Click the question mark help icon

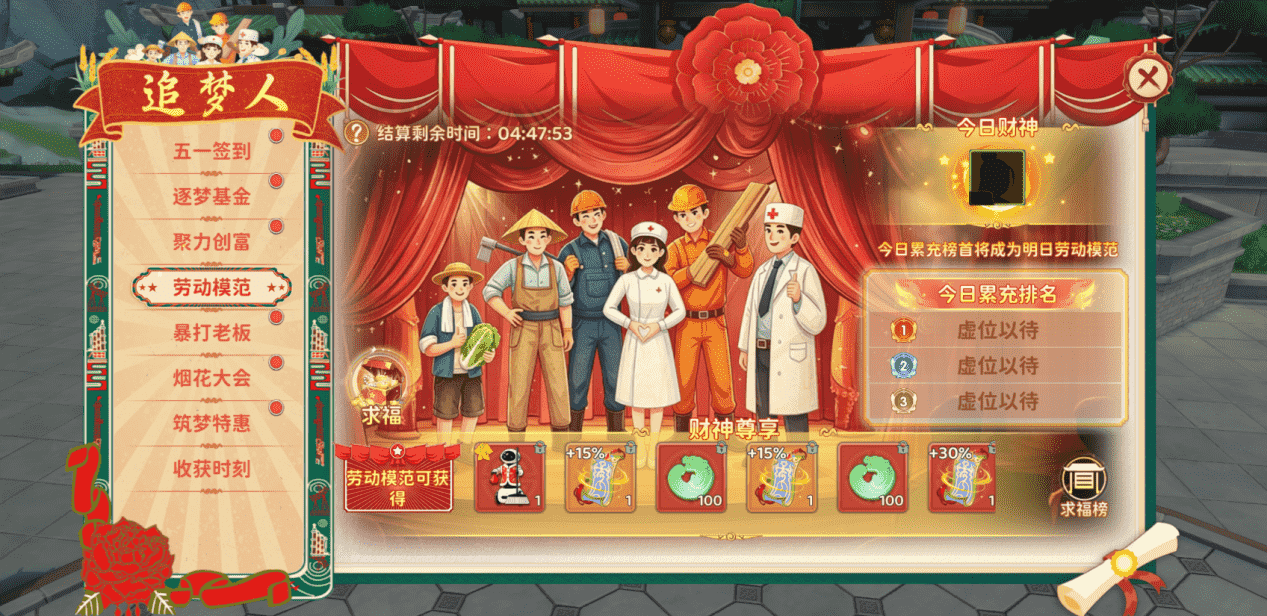[356, 132]
